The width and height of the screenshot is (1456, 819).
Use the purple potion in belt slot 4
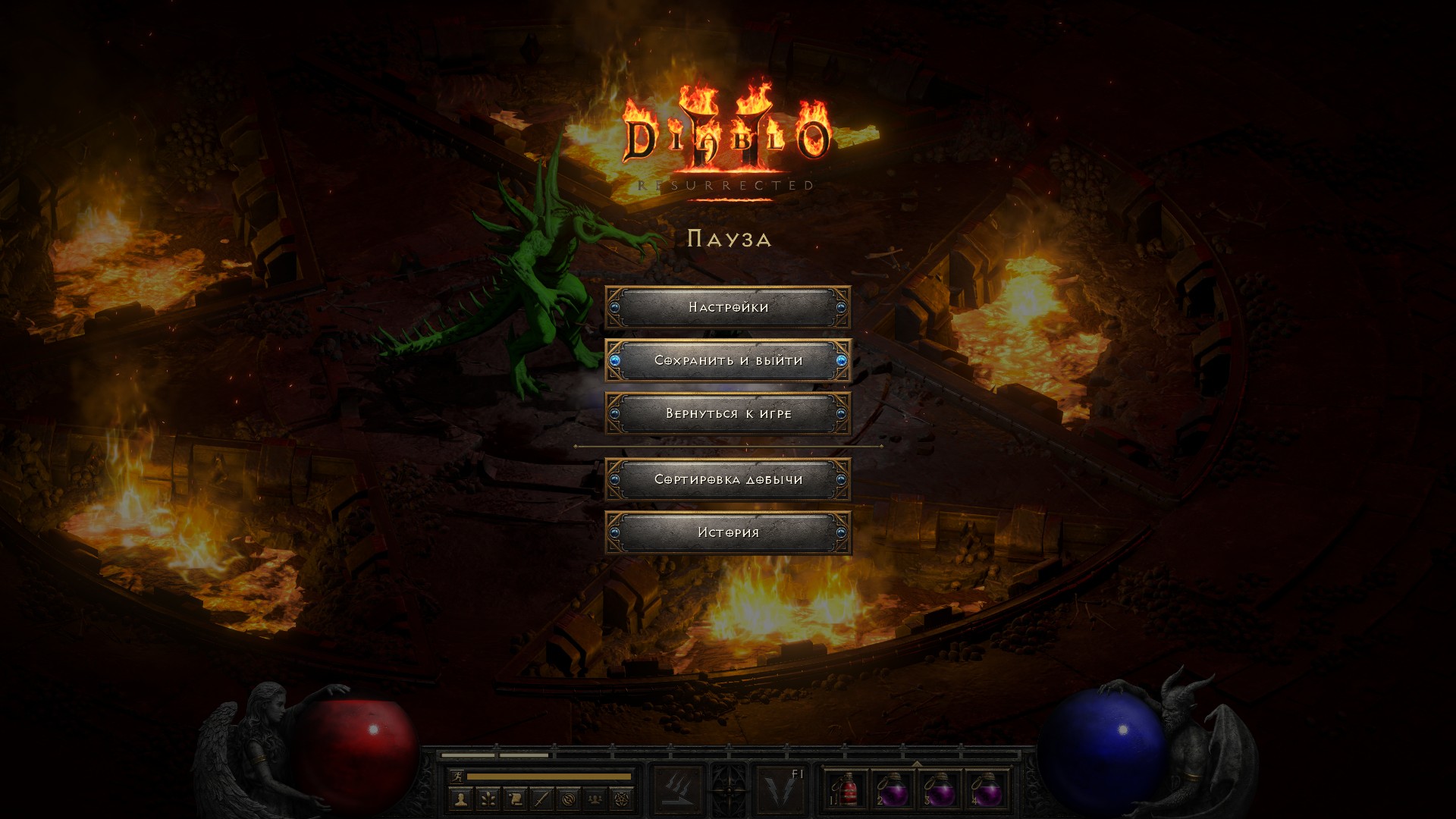[x=987, y=790]
